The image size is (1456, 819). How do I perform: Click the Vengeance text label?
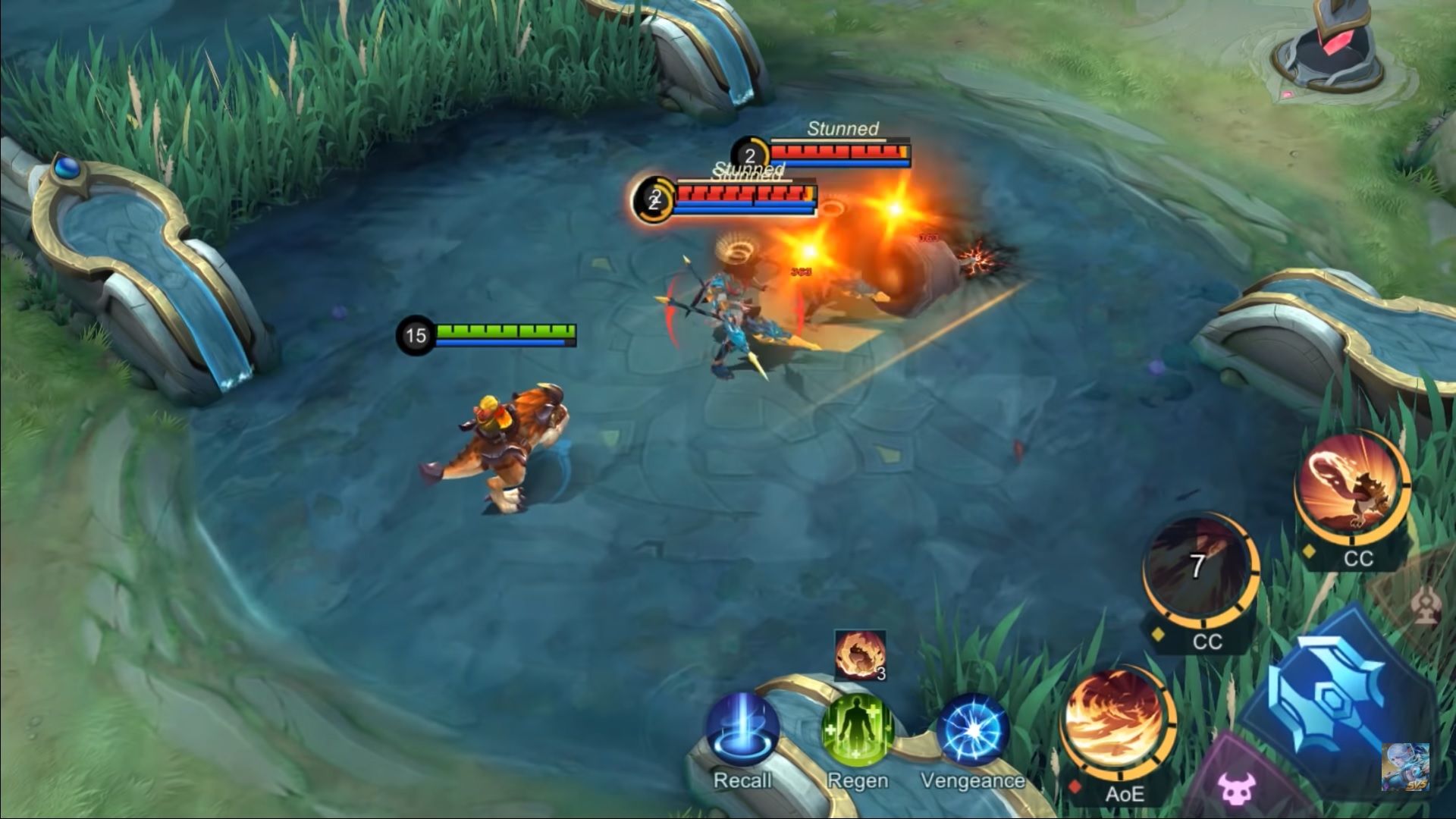tap(973, 780)
